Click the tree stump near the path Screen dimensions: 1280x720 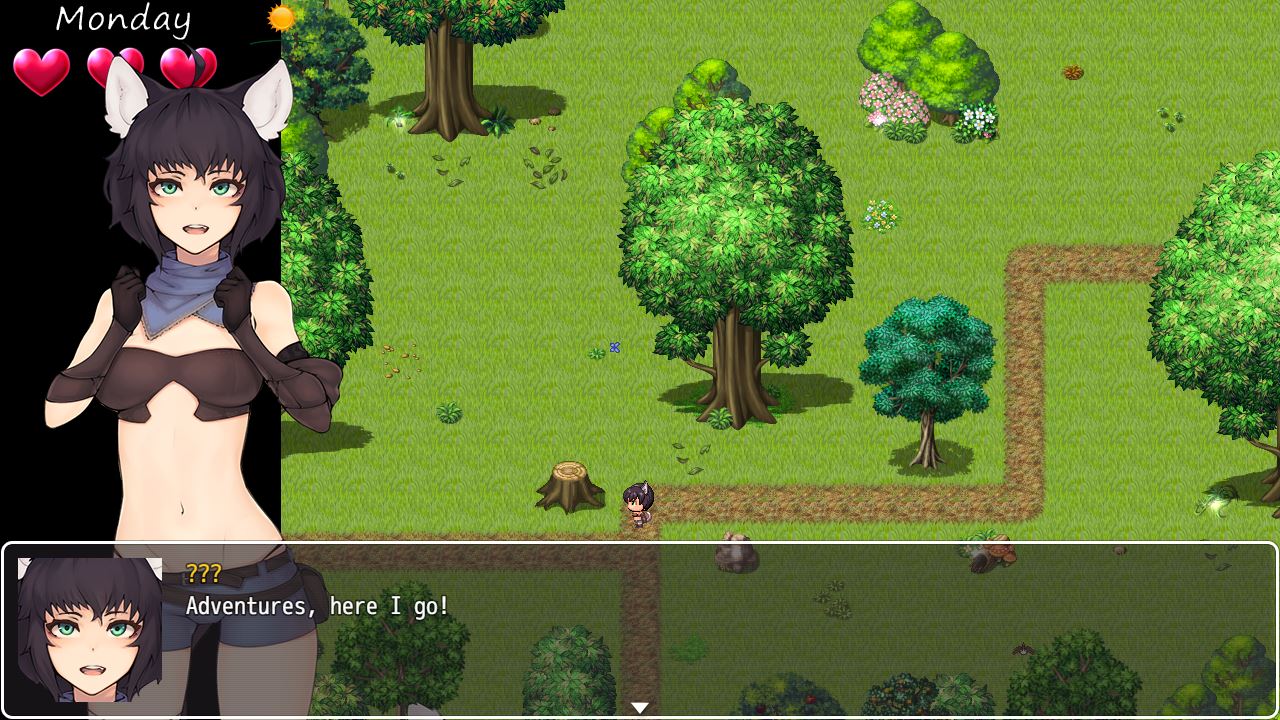coord(568,485)
